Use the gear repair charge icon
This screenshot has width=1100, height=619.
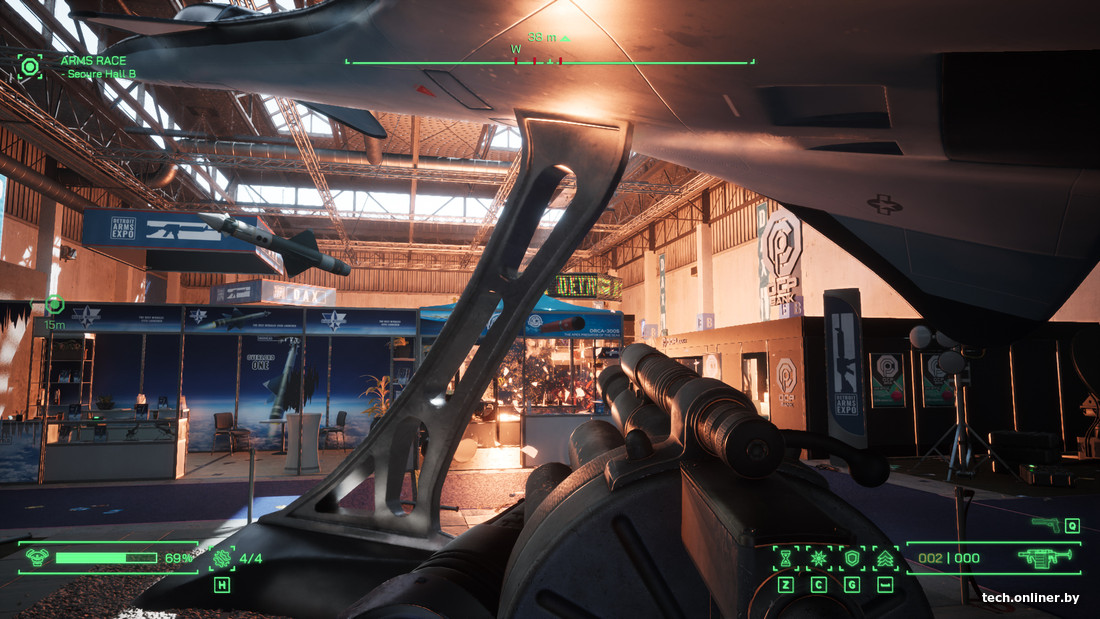pyautogui.click(x=222, y=558)
